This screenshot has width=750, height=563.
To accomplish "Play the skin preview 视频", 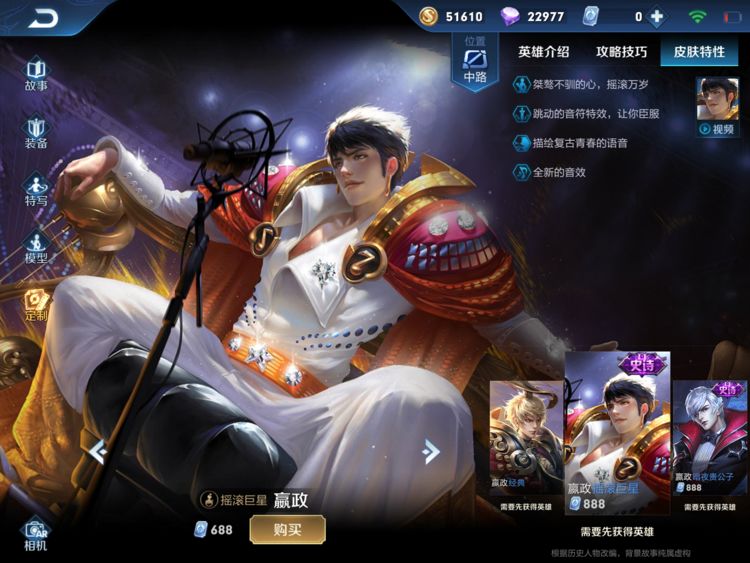I will pyautogui.click(x=717, y=107).
